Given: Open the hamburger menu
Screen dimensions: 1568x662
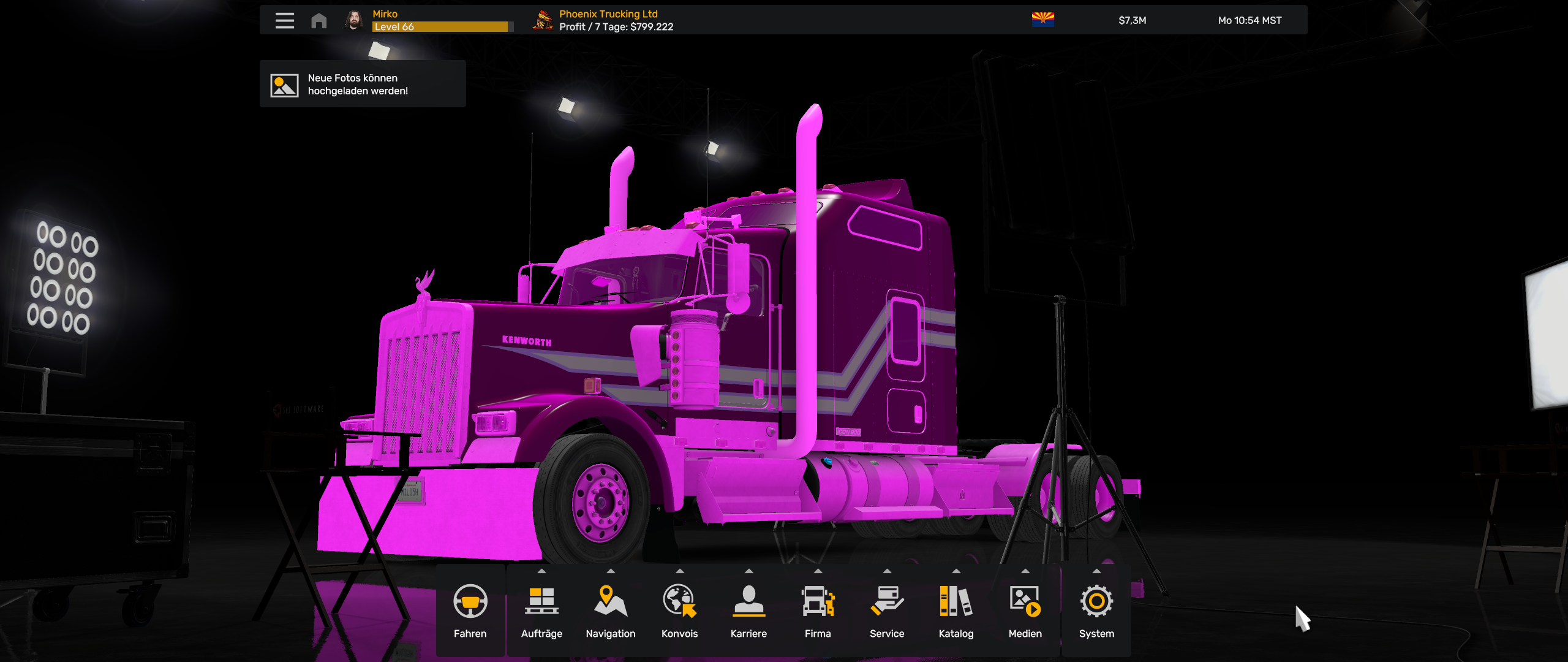Looking at the screenshot, I should tap(284, 19).
